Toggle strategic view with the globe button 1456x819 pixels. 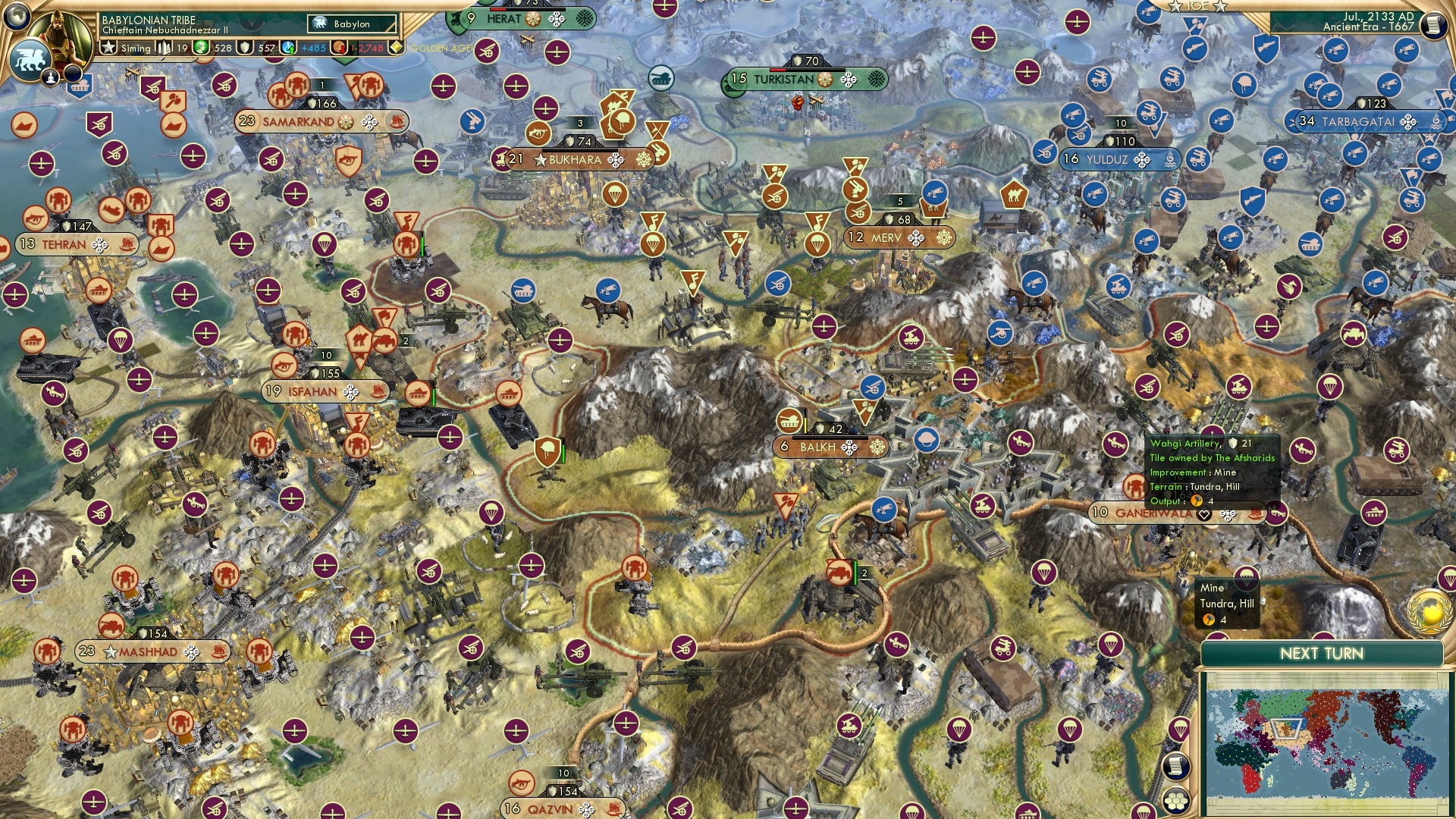click(x=15, y=17)
